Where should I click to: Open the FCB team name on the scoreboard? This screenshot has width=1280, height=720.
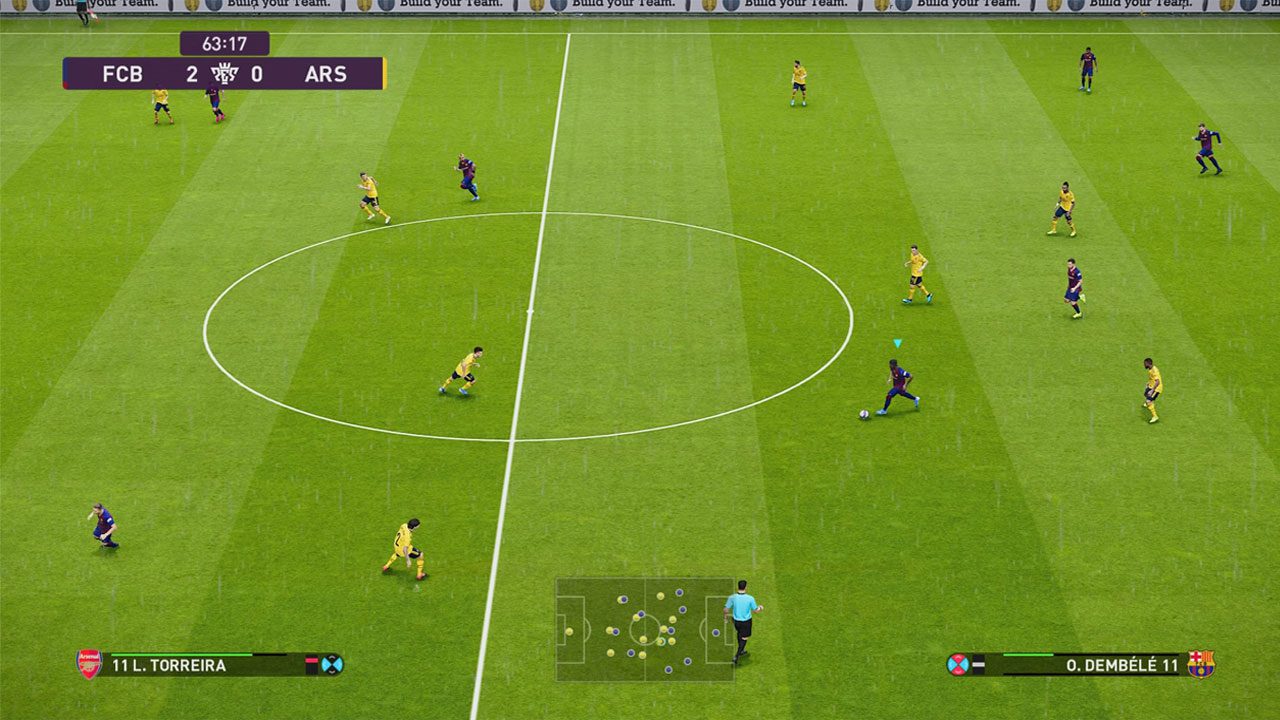point(122,74)
